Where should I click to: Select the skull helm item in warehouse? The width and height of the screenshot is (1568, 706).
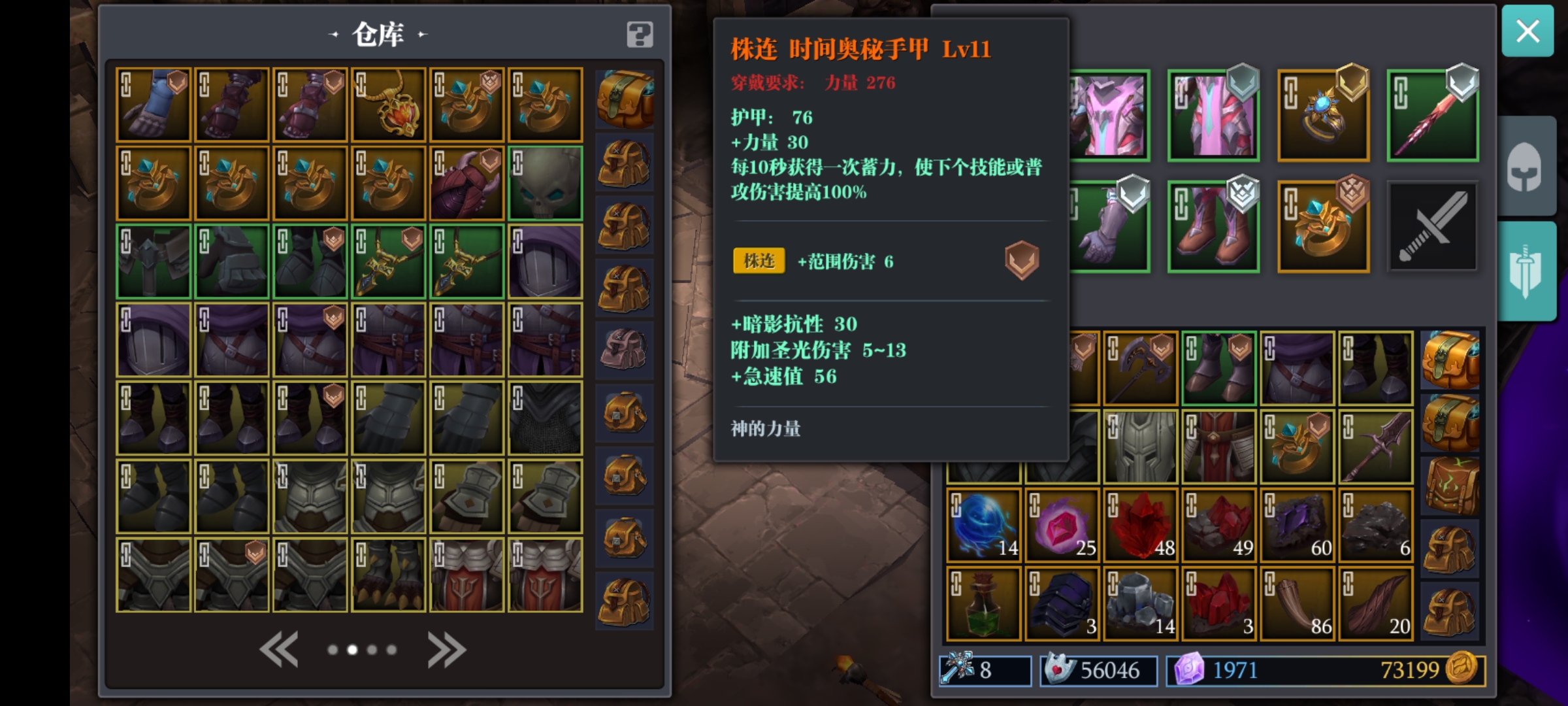click(x=545, y=184)
